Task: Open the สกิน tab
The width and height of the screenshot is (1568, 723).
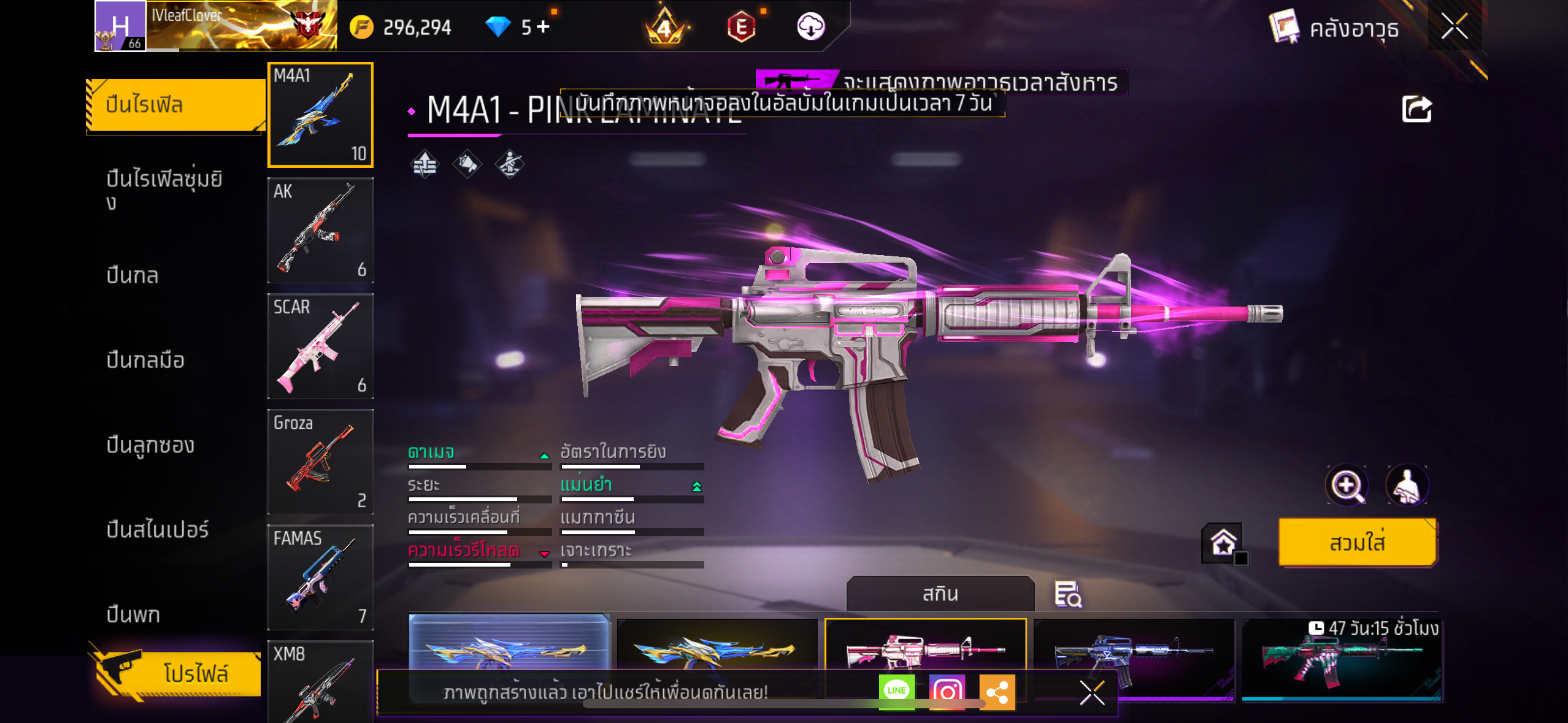Action: pos(940,594)
